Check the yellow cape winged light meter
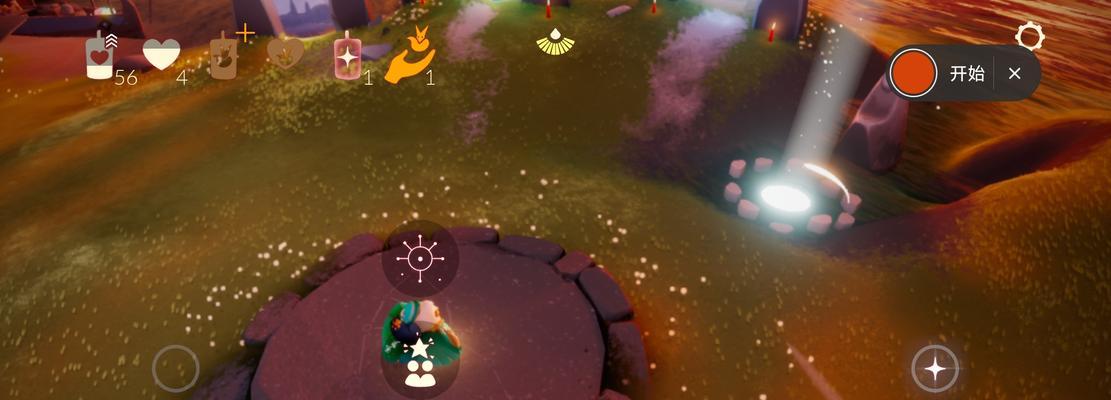The width and height of the screenshot is (1111, 400). coord(555,42)
